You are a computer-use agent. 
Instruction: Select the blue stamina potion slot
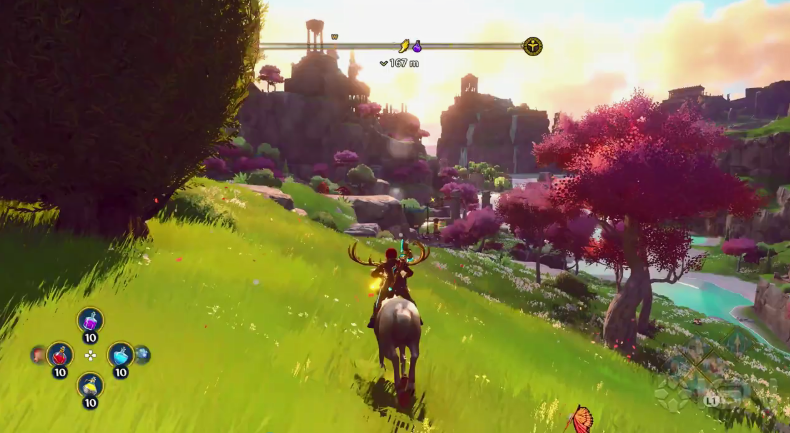[x=120, y=354]
